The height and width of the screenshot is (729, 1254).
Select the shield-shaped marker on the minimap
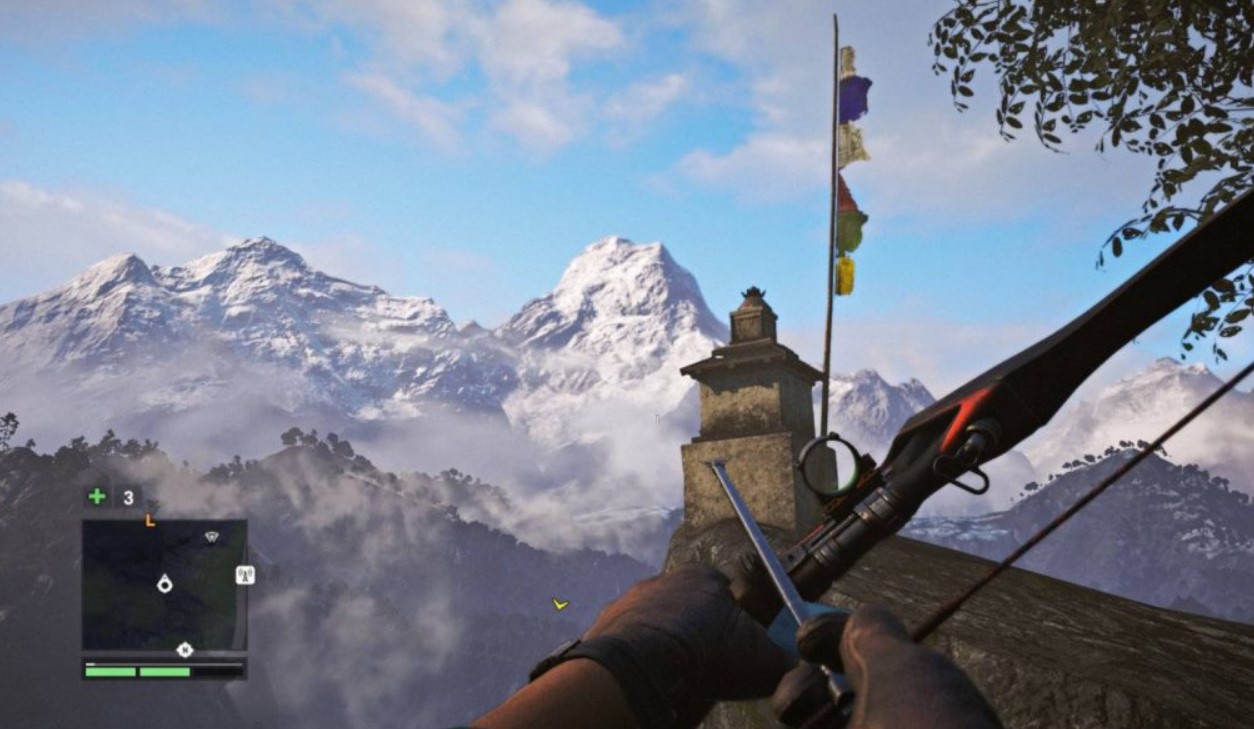point(211,537)
